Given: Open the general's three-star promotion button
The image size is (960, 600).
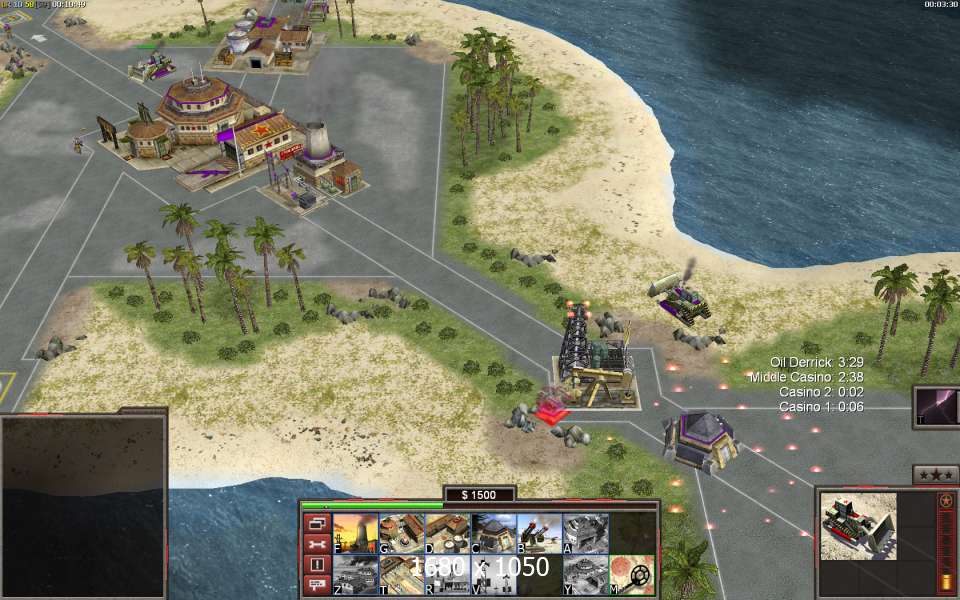Looking at the screenshot, I should point(936,474).
